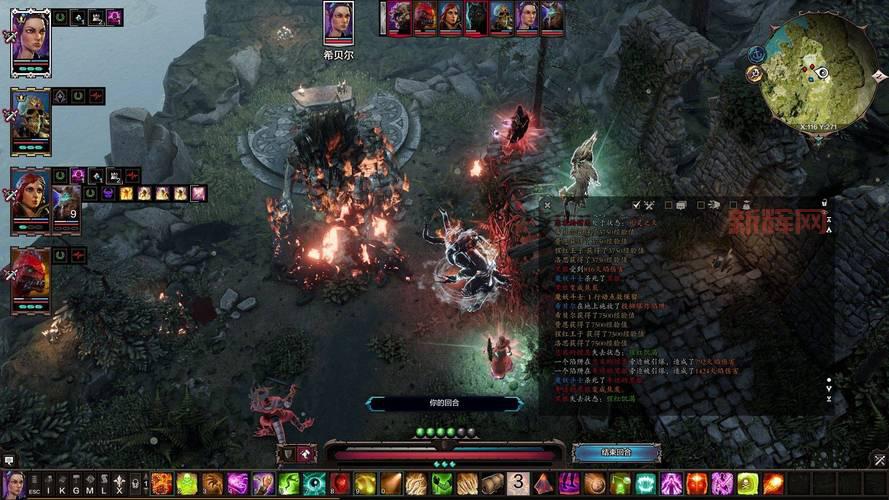
Task: Select the wolf portrait in turn order
Action: (x=477, y=17)
